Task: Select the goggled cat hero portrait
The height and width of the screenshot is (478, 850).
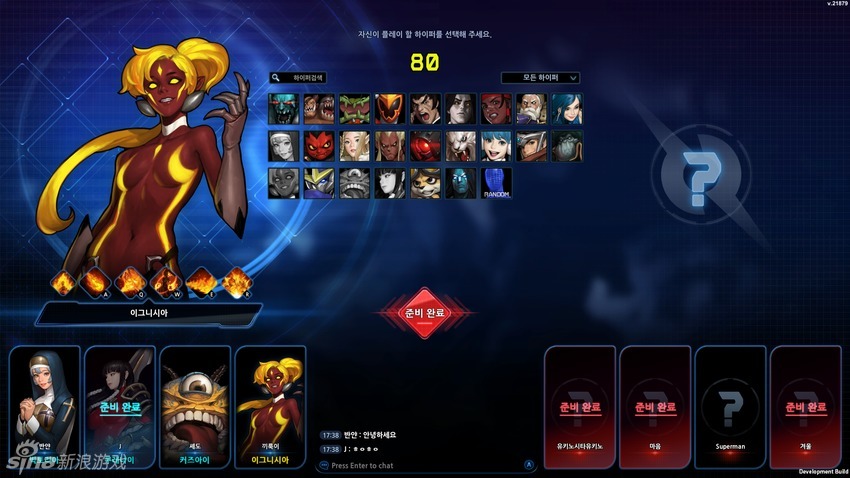Action: [425, 182]
